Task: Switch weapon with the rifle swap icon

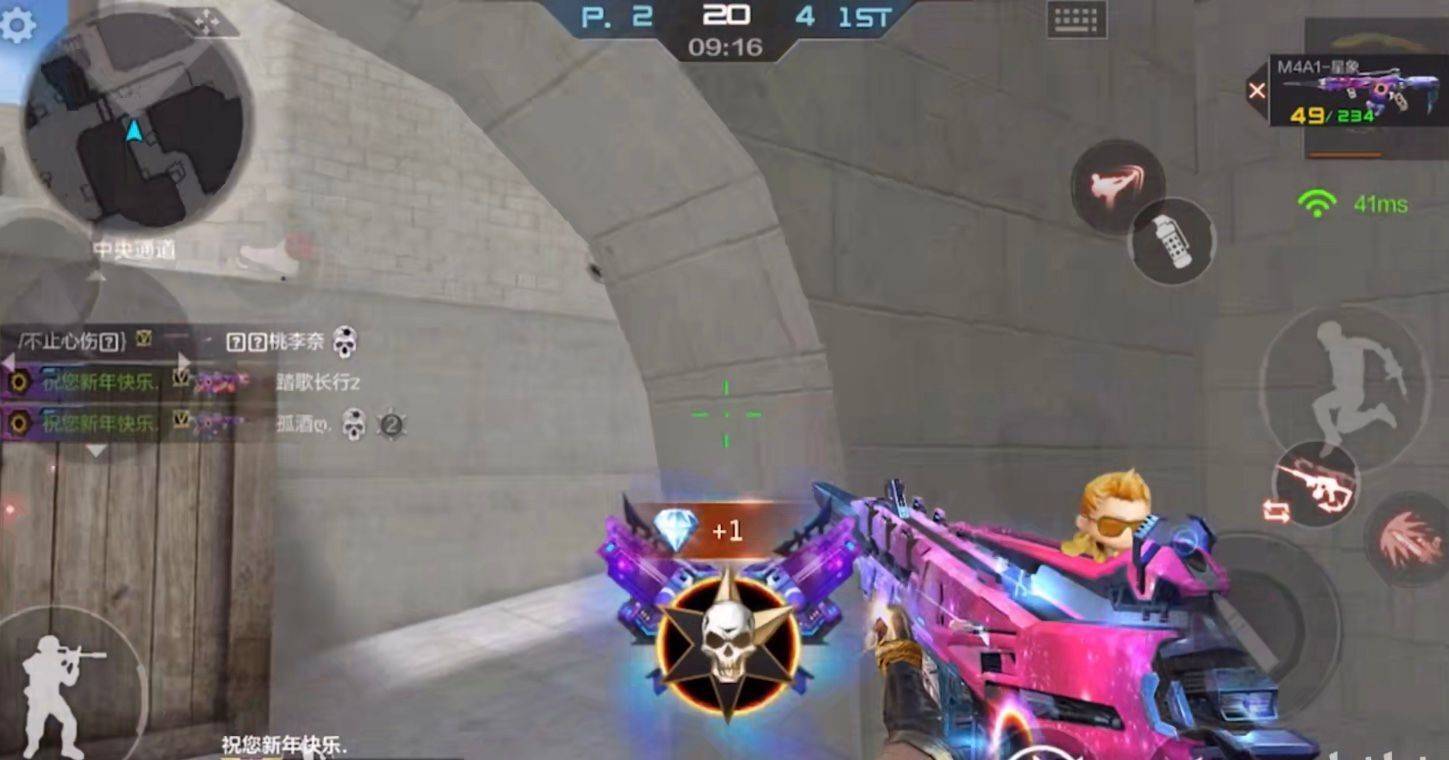Action: coord(1316,486)
